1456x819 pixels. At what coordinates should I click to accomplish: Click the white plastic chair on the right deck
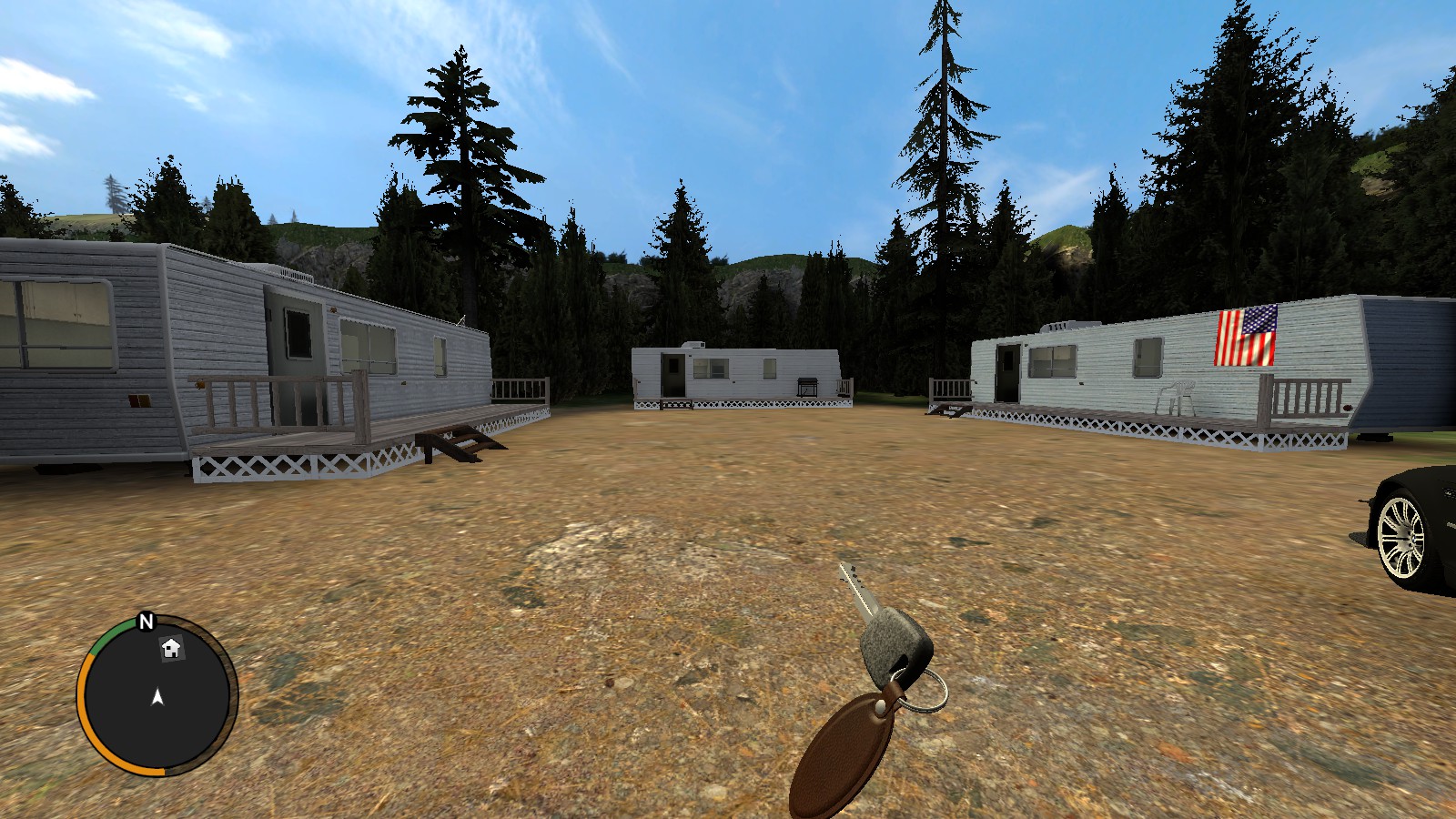click(x=1178, y=394)
